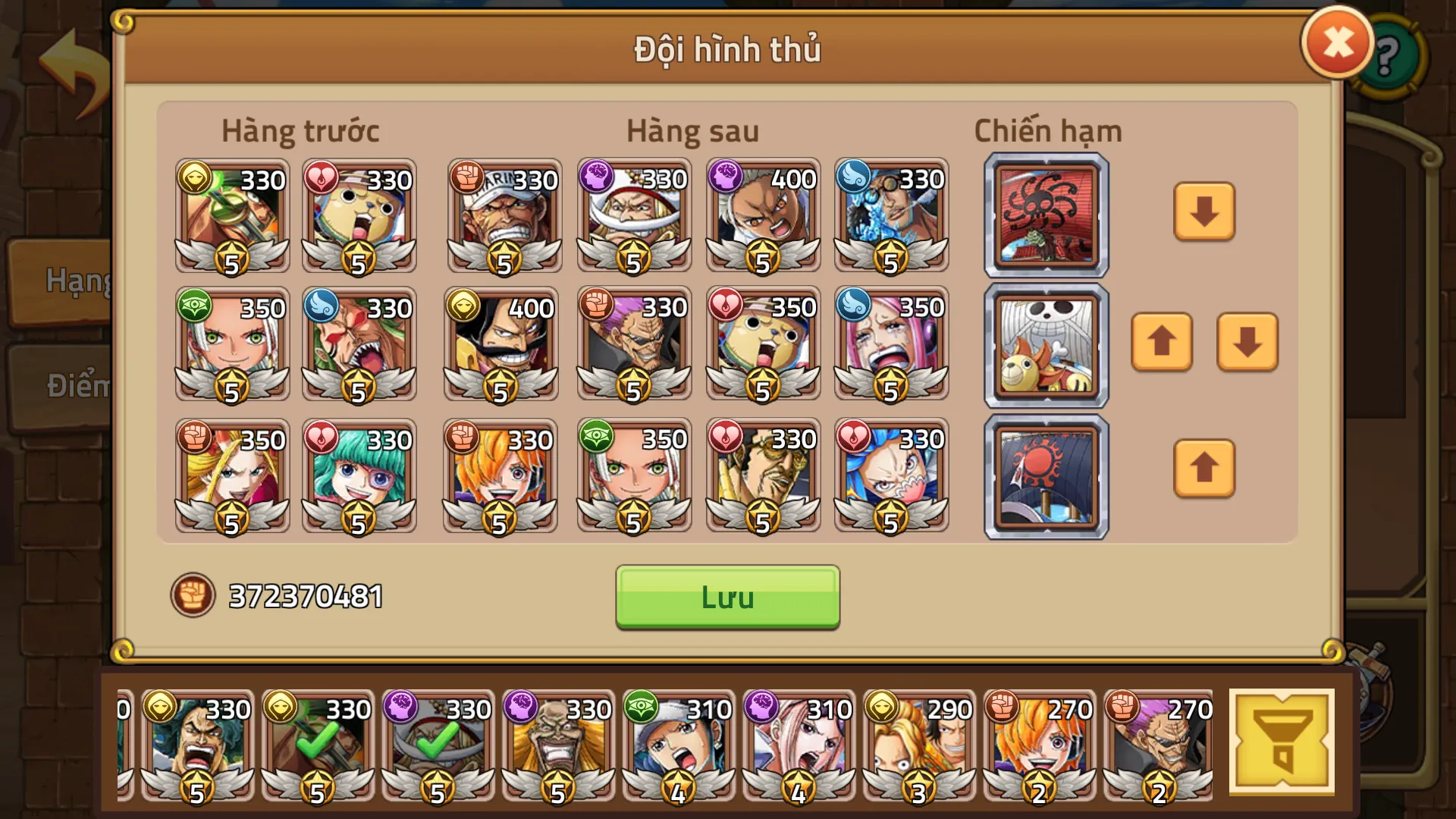Click the golden 5-star medal under Roger's portrait

[500, 391]
